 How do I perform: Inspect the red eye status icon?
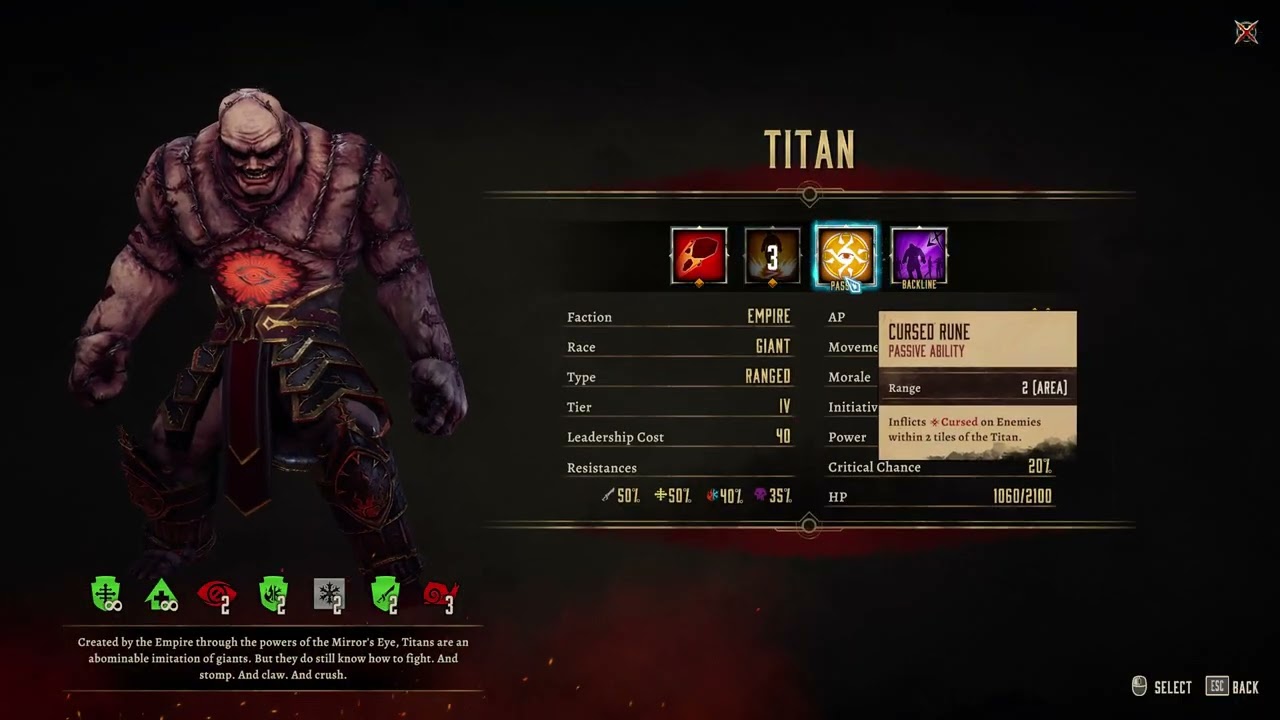216,595
